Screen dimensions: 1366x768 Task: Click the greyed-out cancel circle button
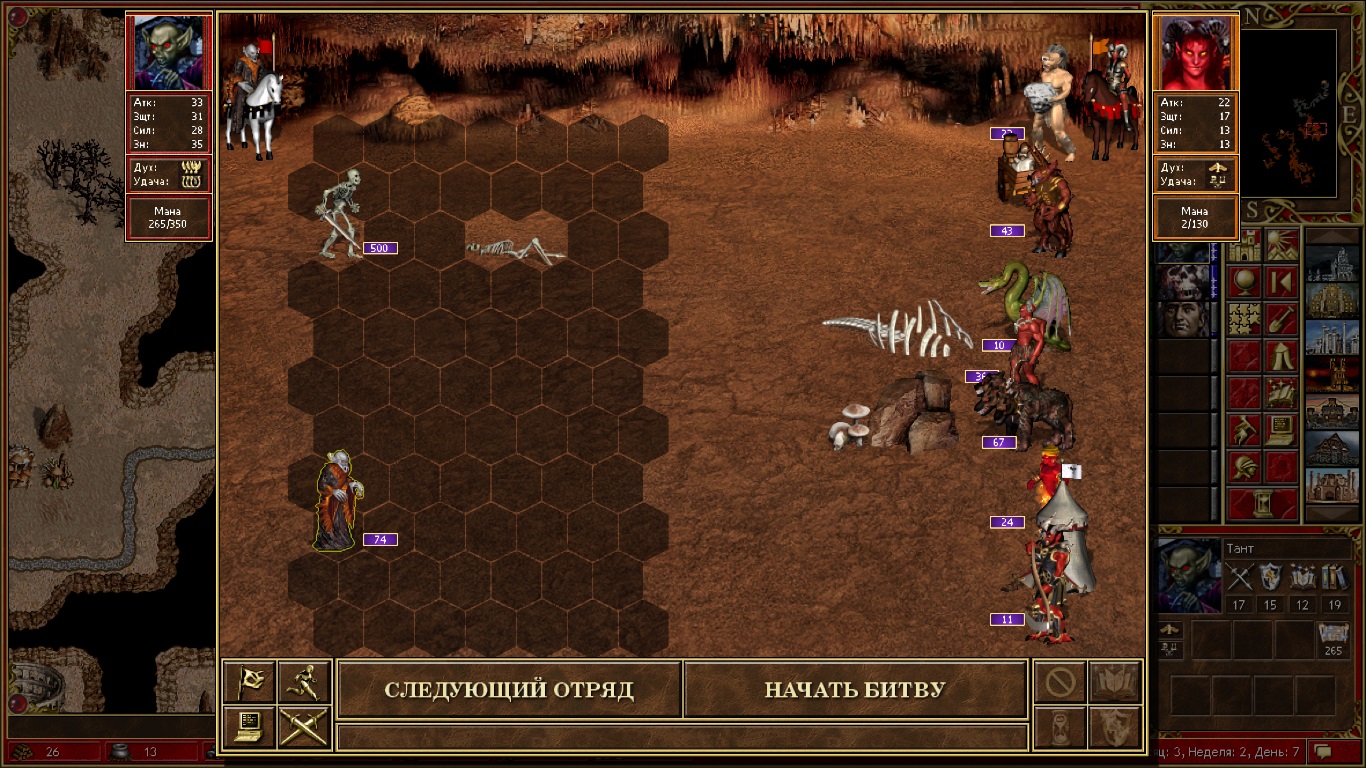[1060, 682]
